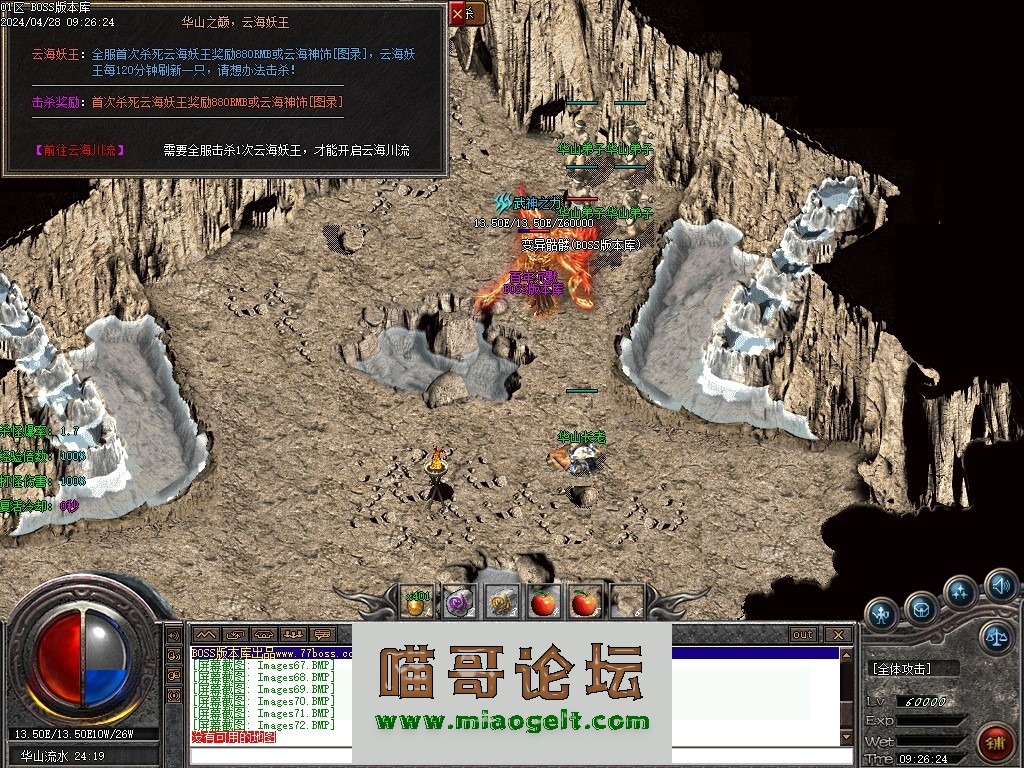Use the golden spiral scroll hotbar item
The image size is (1024, 768).
[501, 602]
